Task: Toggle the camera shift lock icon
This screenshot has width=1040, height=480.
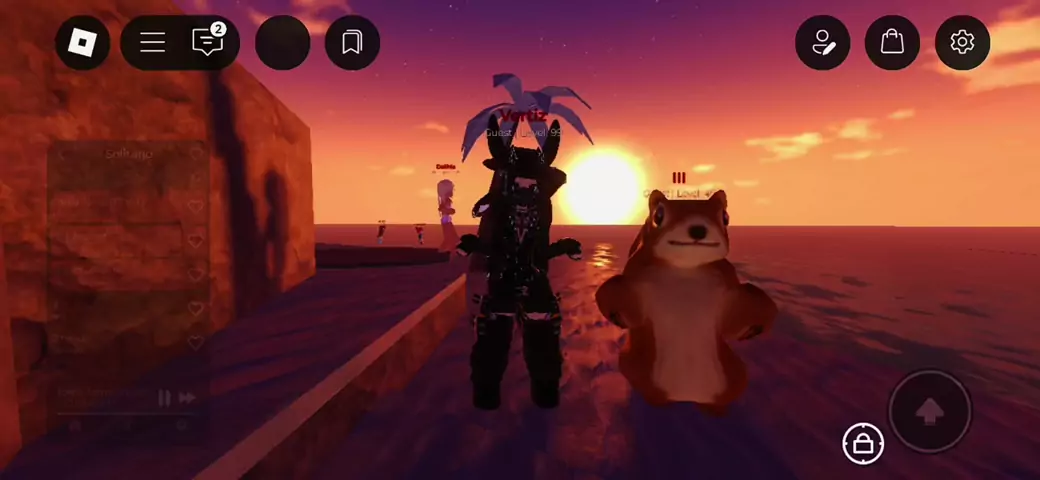Action: (x=863, y=443)
